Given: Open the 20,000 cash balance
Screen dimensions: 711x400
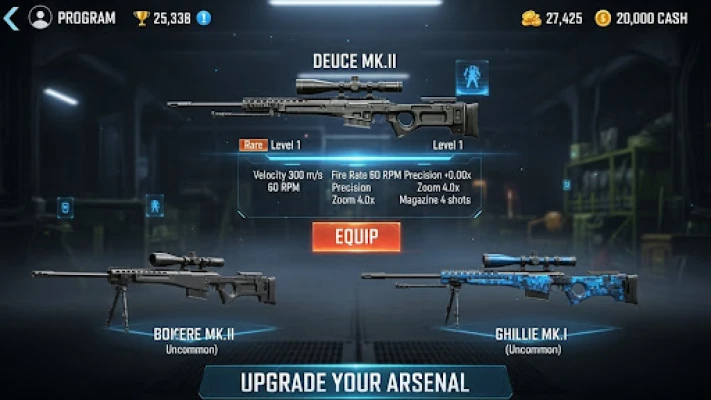Looking at the screenshot, I should [x=641, y=18].
